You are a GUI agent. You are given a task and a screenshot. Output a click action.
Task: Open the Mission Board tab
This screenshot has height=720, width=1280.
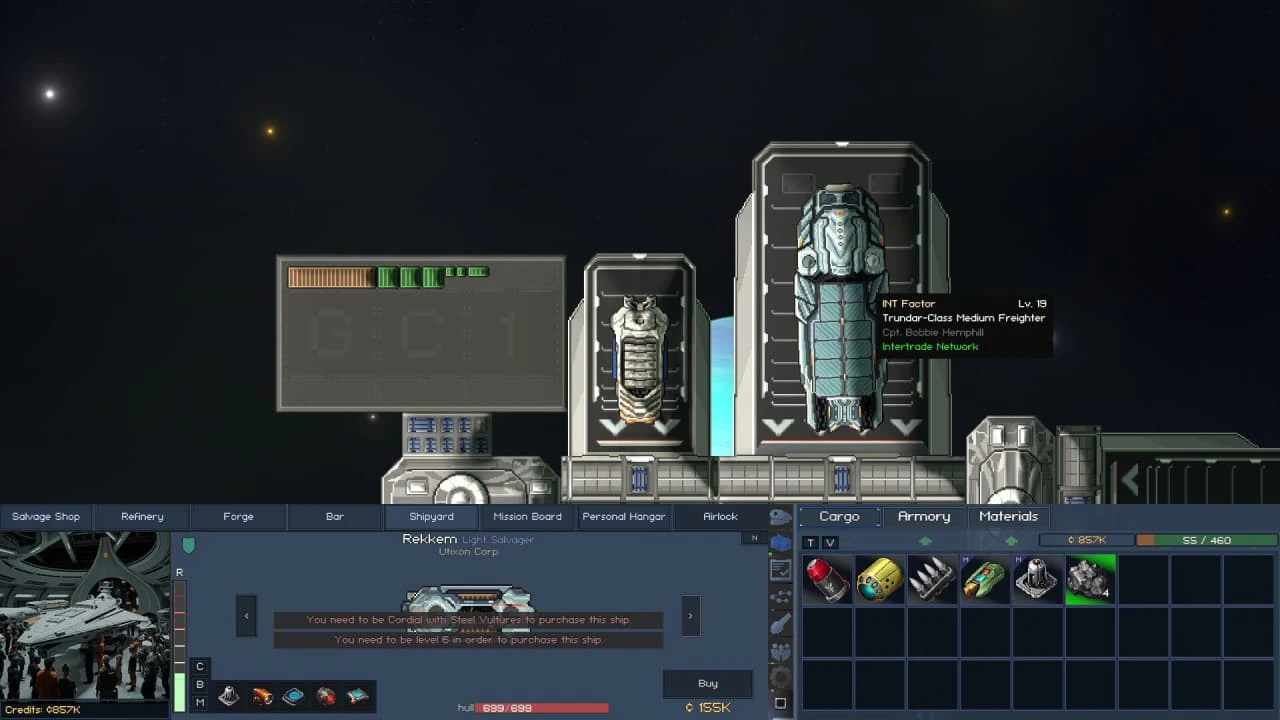pos(527,516)
